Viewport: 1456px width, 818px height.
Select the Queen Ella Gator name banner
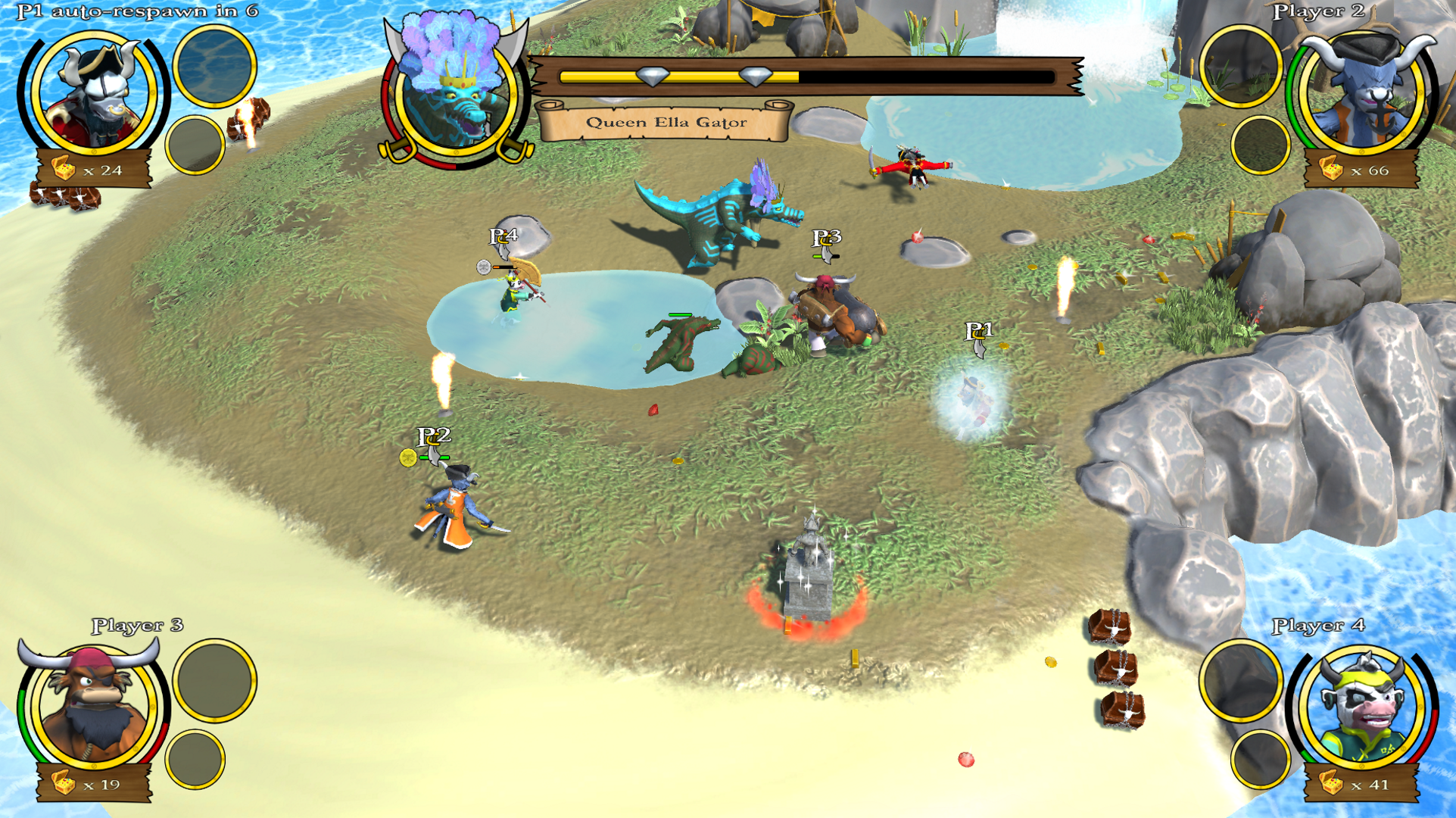click(x=666, y=122)
